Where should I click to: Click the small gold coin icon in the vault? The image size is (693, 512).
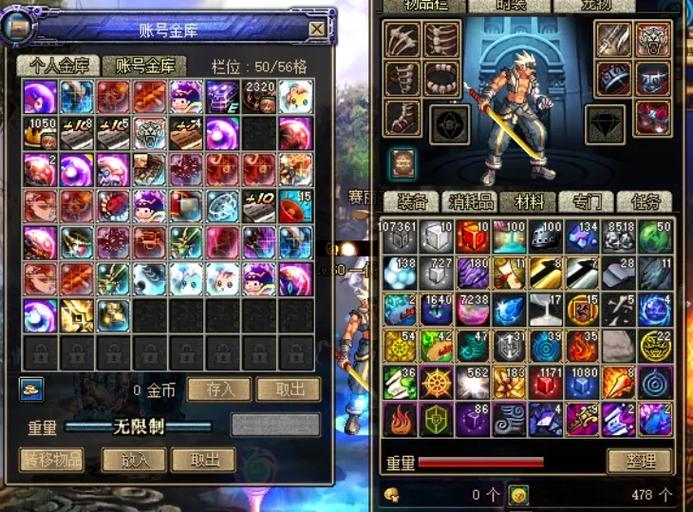click(x=30, y=389)
